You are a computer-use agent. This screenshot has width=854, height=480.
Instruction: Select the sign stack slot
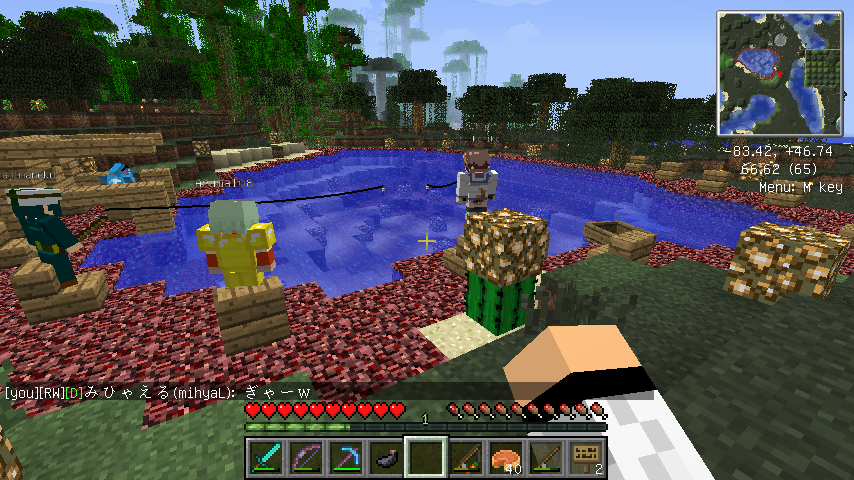[x=585, y=457]
